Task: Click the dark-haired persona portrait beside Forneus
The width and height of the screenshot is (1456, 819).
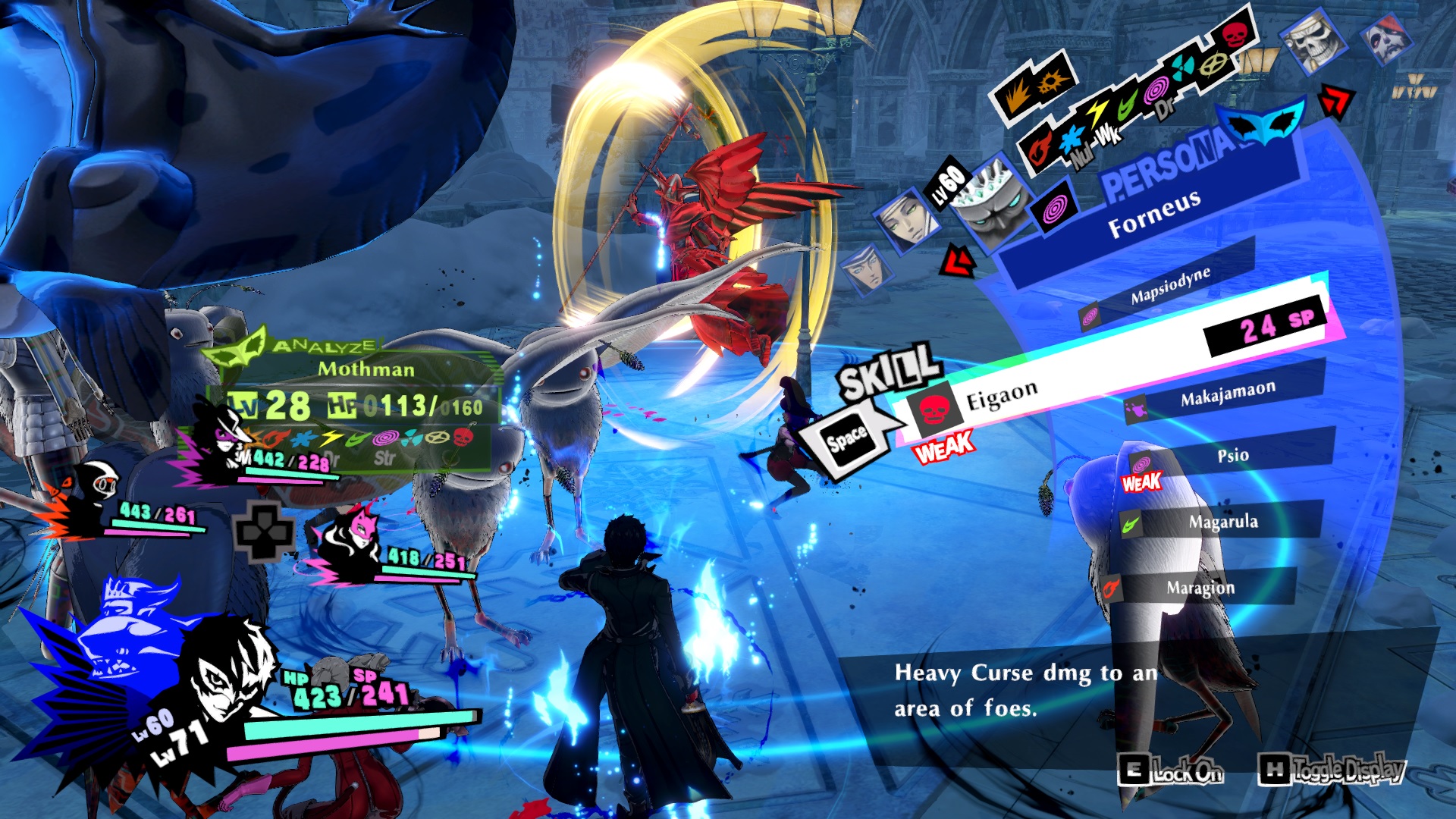Action: 907,218
